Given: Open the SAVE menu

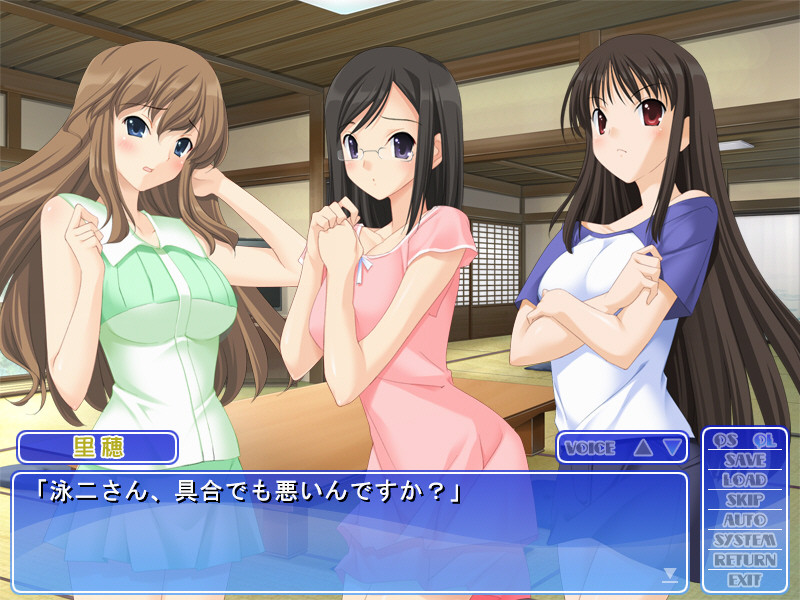Looking at the screenshot, I should (x=745, y=460).
